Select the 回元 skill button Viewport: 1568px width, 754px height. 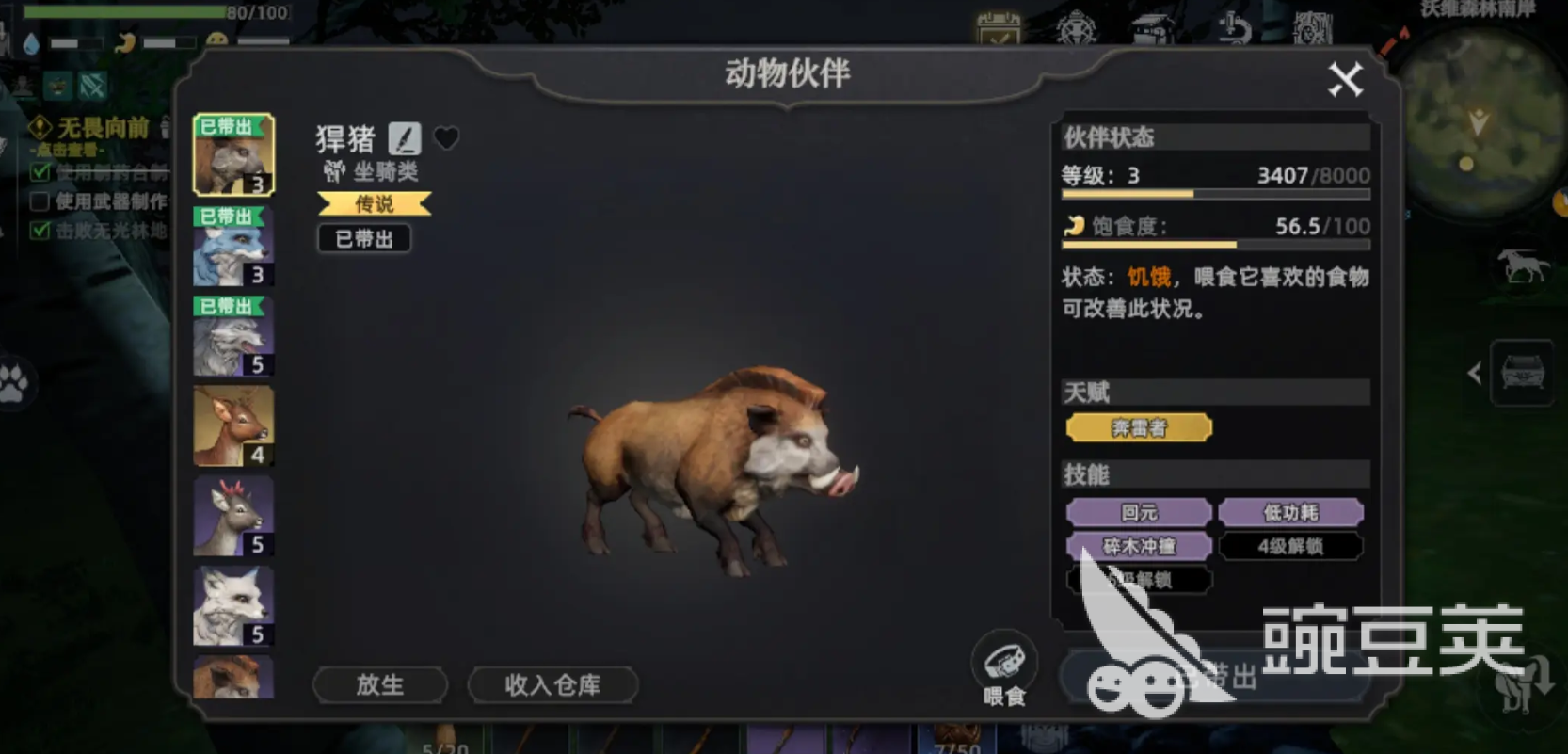pos(1138,512)
